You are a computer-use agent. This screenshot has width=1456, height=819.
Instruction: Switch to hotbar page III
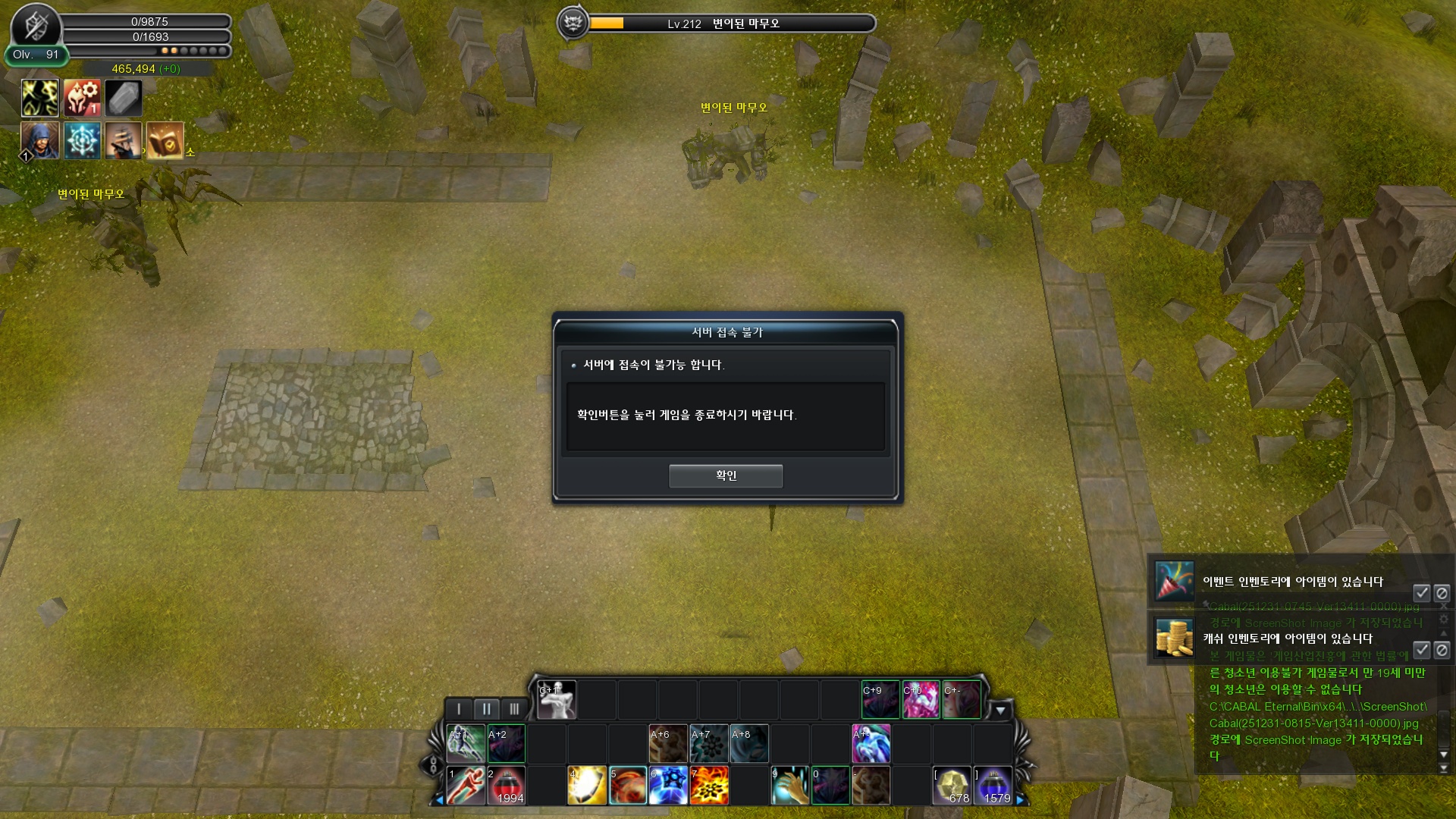[513, 709]
